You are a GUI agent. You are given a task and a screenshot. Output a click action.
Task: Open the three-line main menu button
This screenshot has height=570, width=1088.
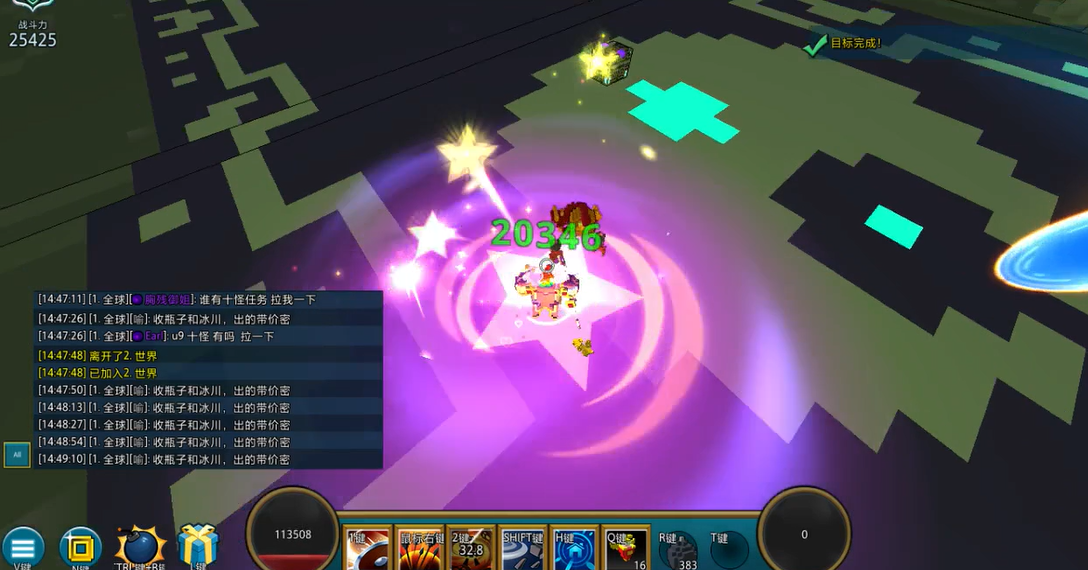coord(22,548)
